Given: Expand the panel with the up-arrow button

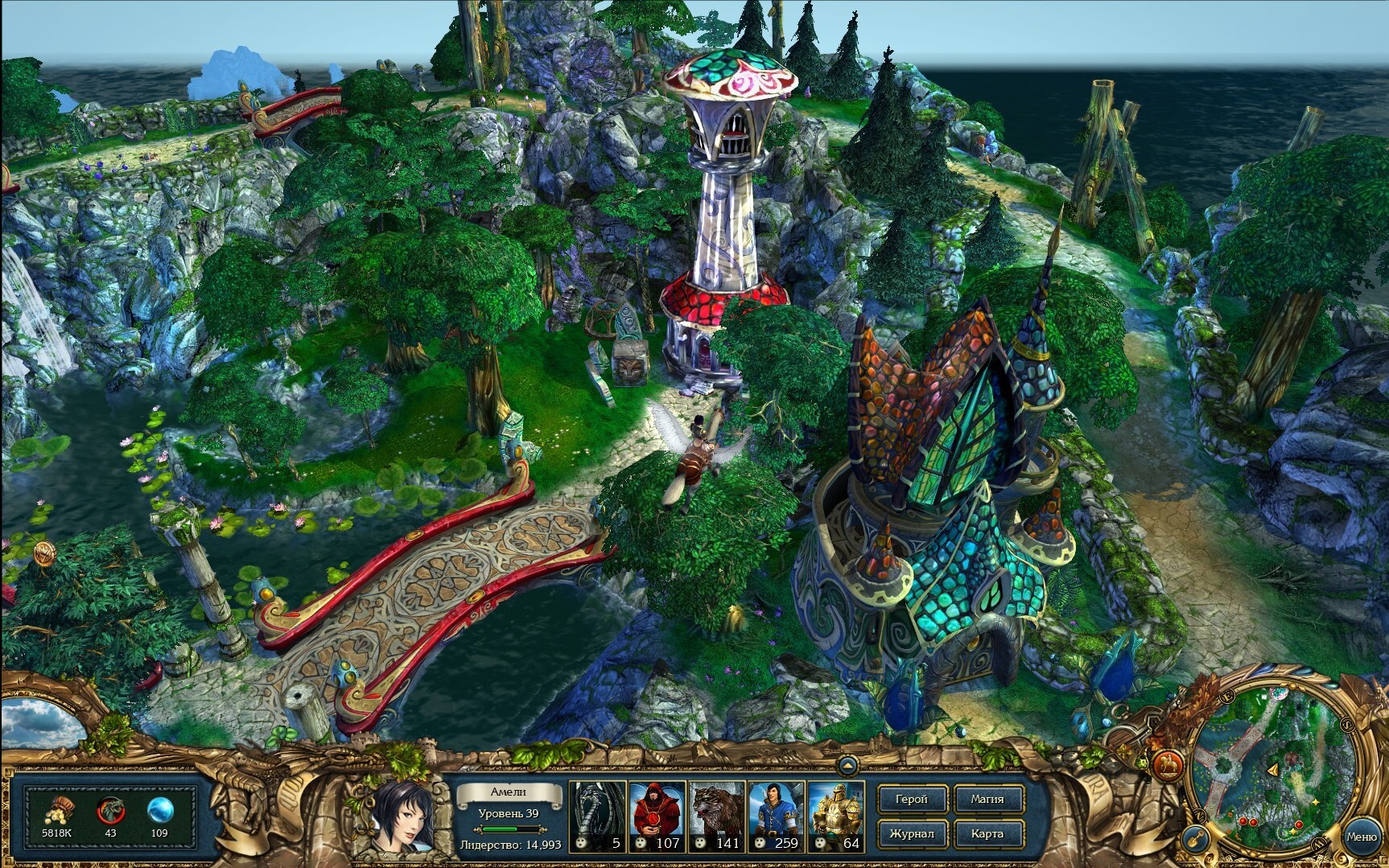Looking at the screenshot, I should 847,764.
